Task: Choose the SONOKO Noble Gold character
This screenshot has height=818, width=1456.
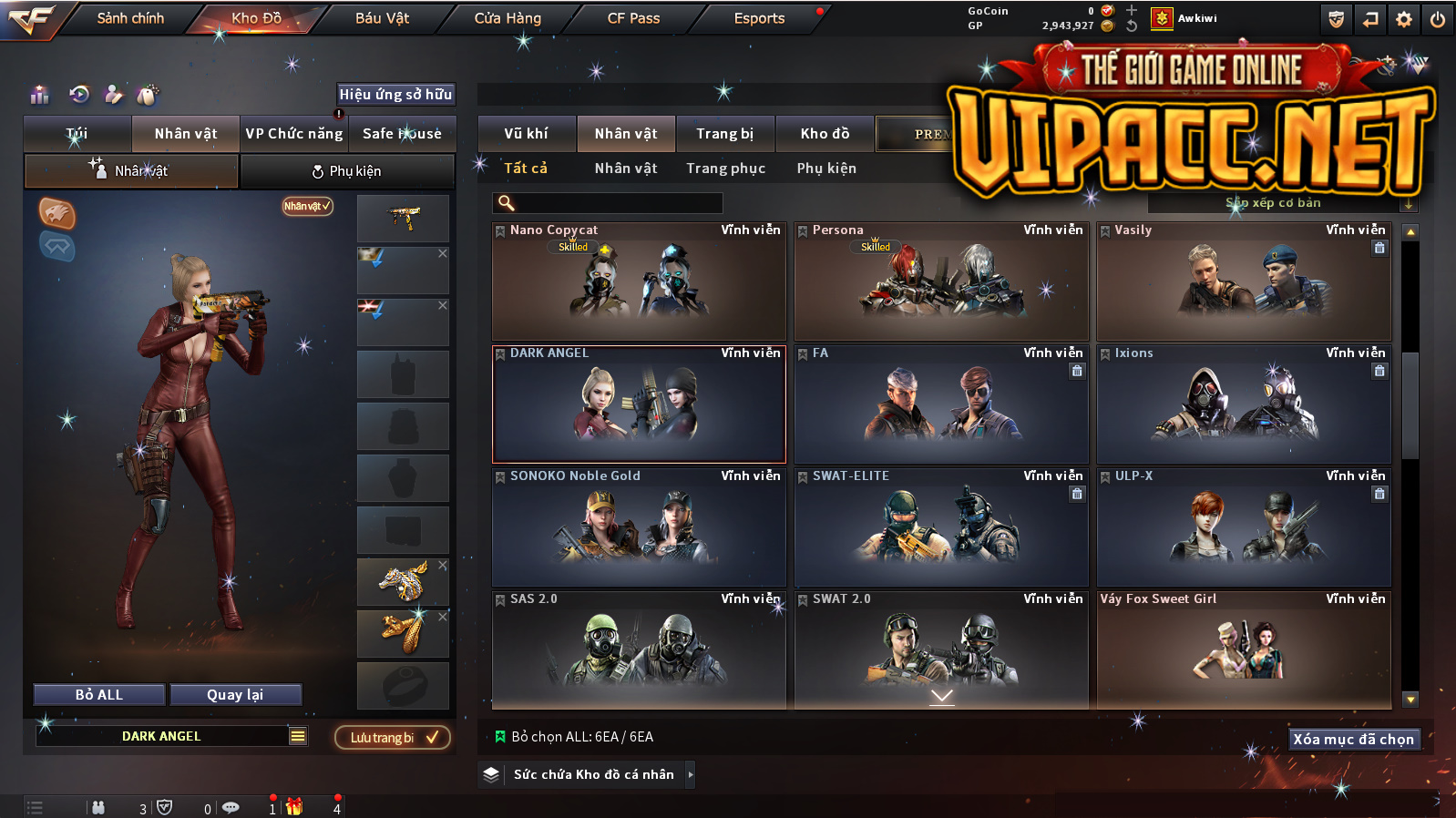Action: click(x=639, y=527)
